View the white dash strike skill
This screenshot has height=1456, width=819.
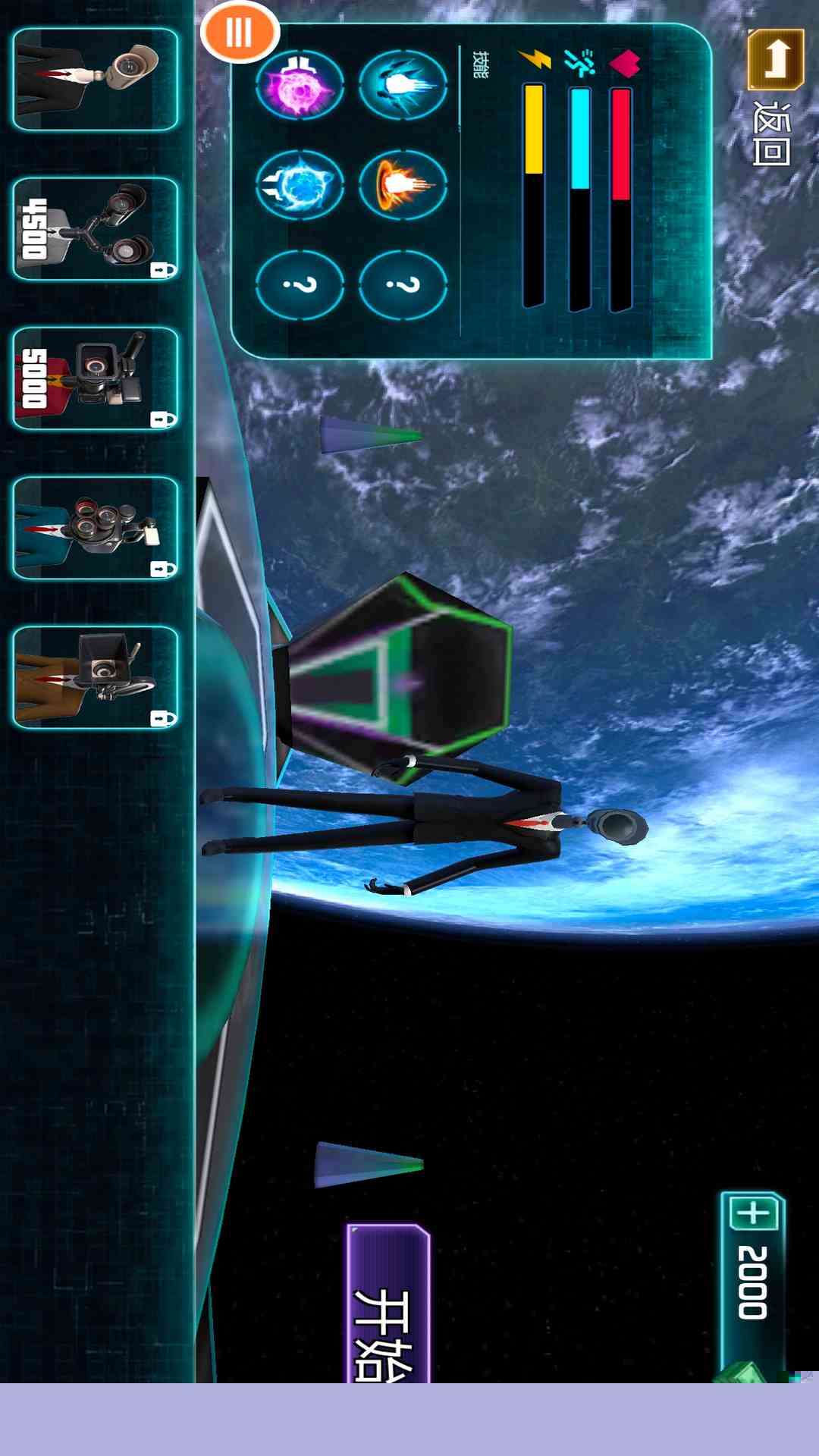pos(403,84)
